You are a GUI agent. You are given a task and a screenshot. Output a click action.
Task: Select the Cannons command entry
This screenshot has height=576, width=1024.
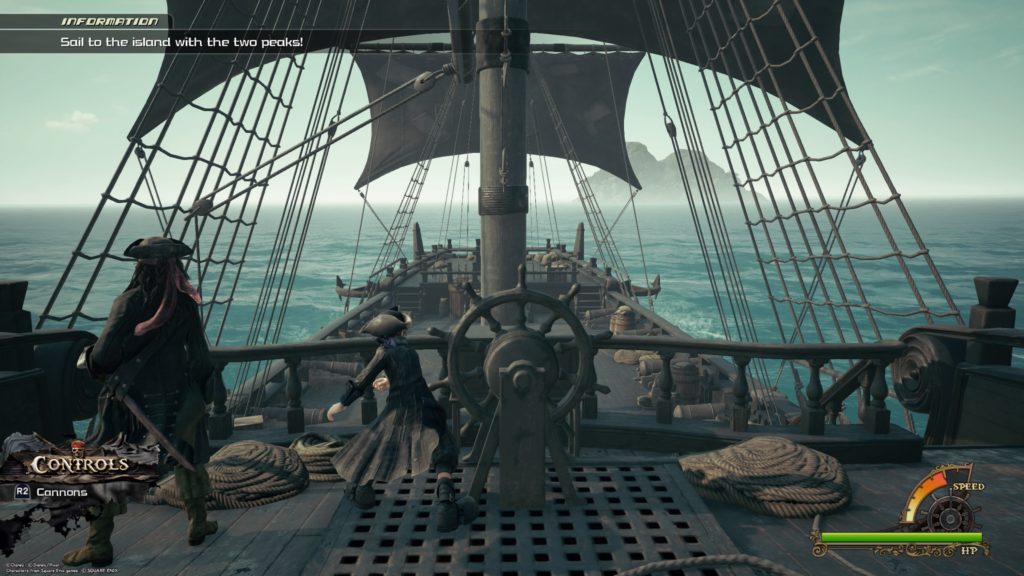point(60,492)
